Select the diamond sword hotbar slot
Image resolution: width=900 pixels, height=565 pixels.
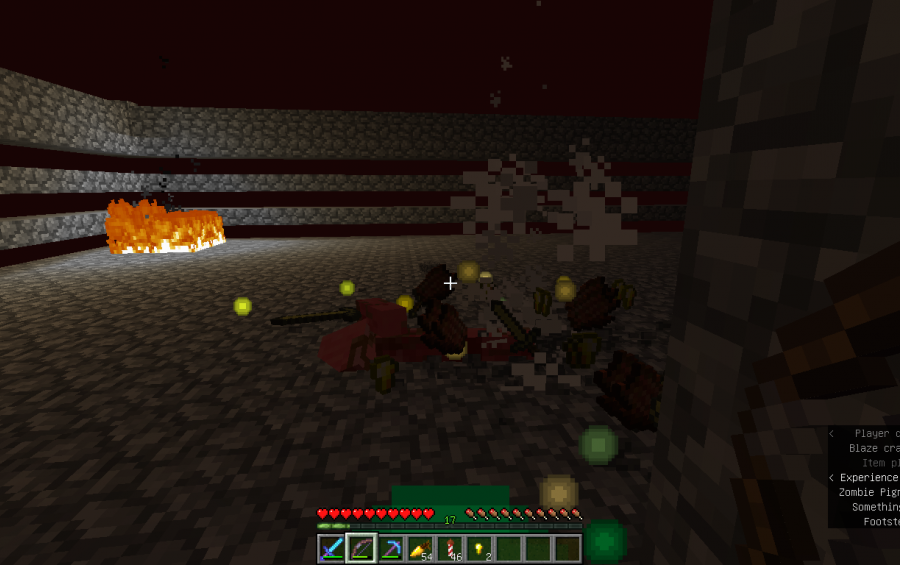tap(331, 548)
